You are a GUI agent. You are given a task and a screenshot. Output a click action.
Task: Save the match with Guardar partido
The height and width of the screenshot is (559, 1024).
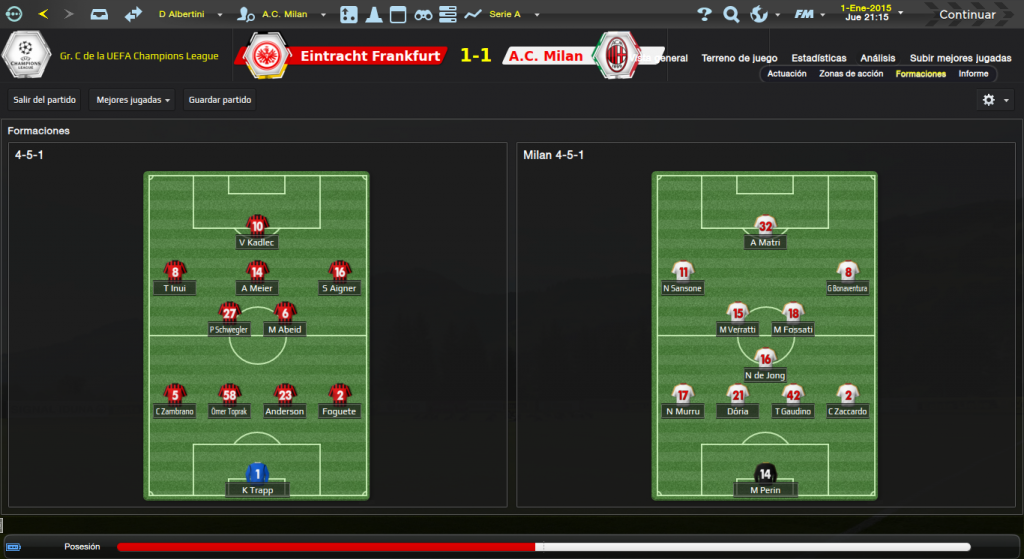tap(220, 100)
